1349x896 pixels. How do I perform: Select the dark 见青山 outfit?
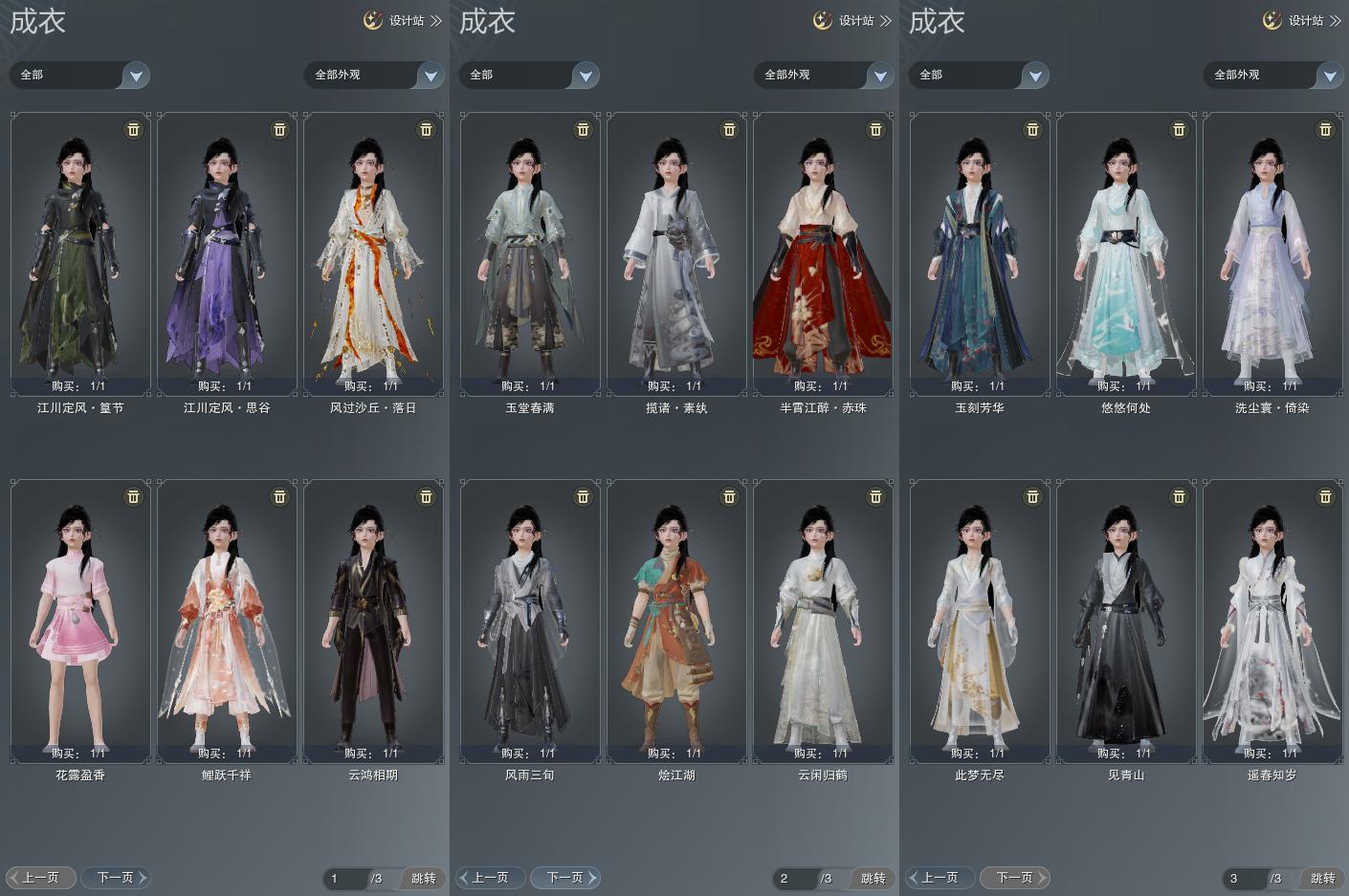tap(1126, 622)
